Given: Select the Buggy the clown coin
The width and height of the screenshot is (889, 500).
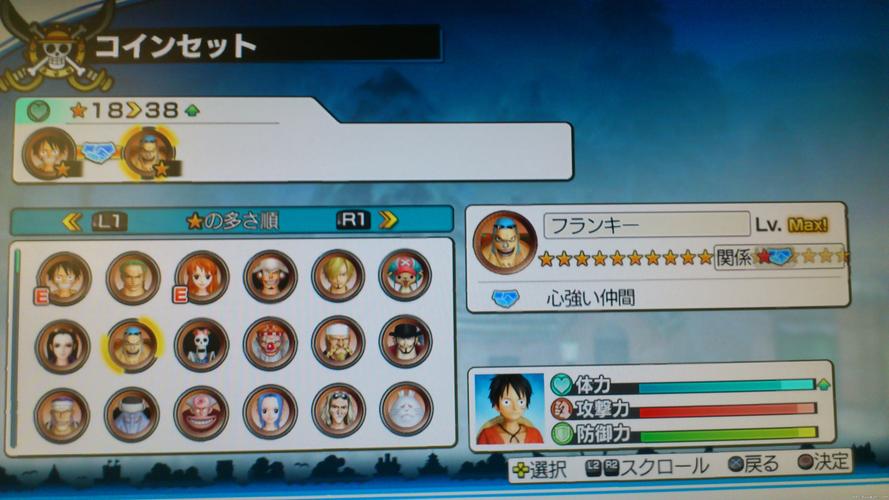Looking at the screenshot, I should pos(270,344).
